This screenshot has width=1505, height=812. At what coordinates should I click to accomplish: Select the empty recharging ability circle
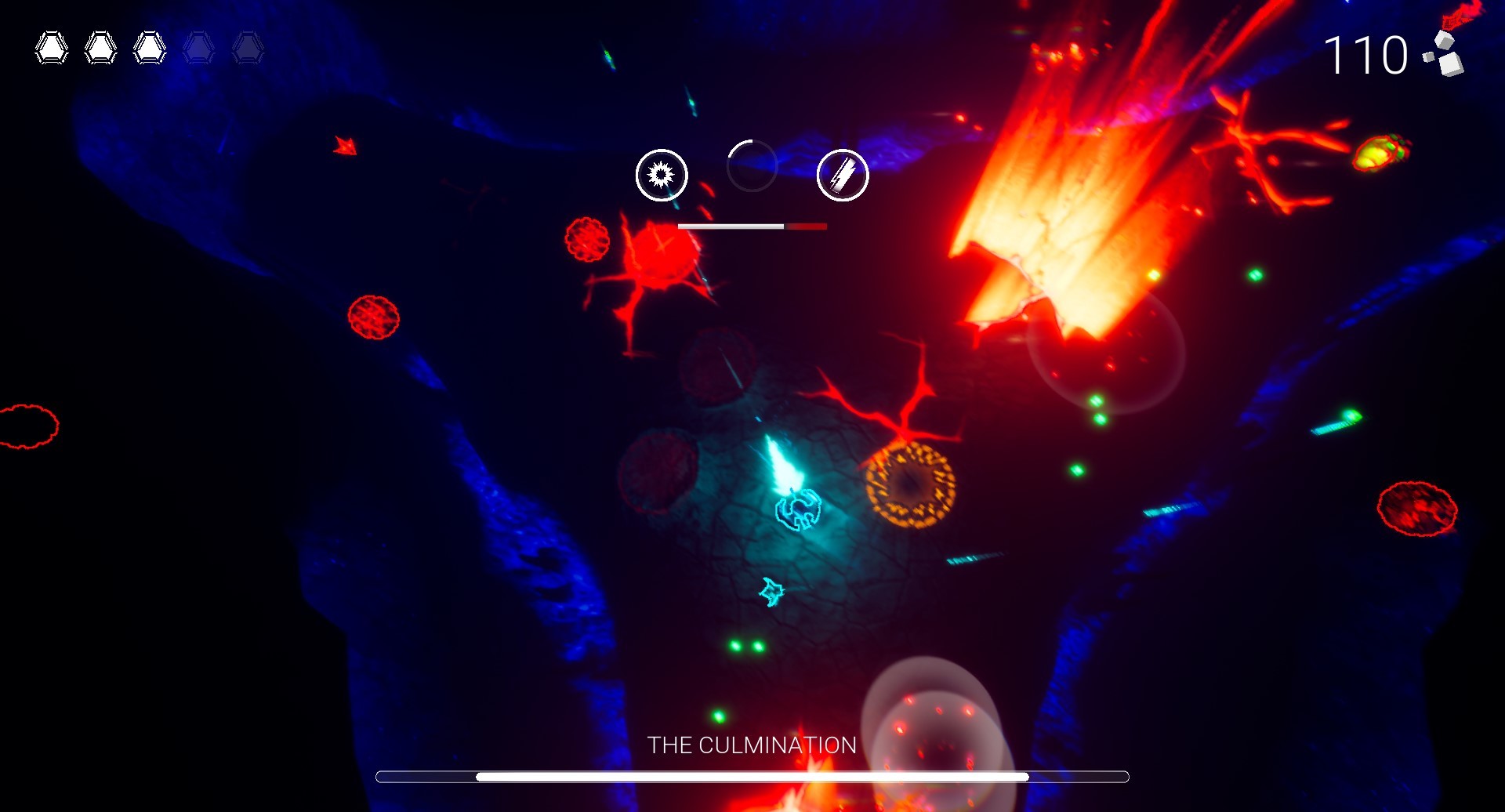tap(752, 166)
